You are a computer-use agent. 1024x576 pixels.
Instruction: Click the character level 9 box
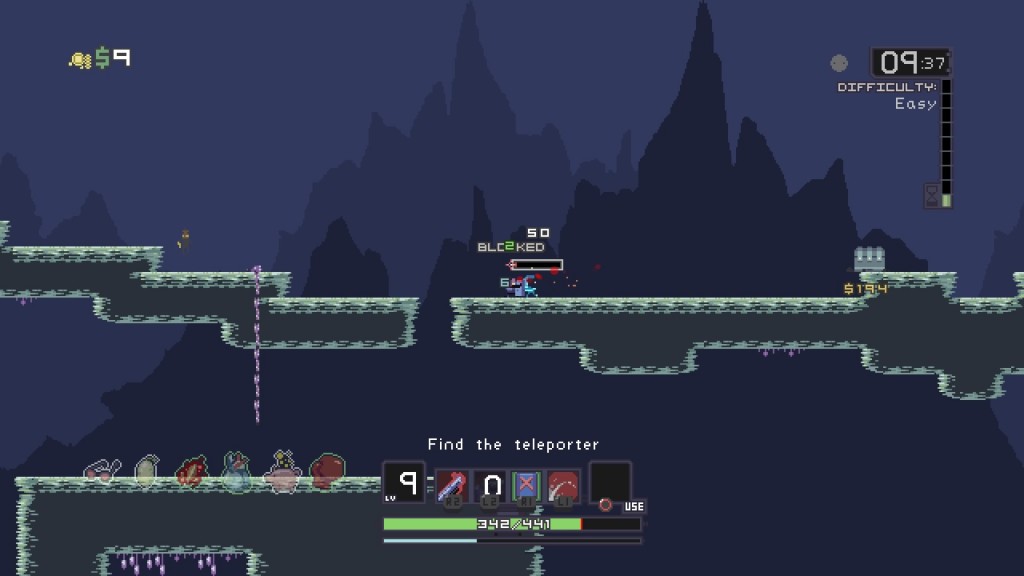405,482
